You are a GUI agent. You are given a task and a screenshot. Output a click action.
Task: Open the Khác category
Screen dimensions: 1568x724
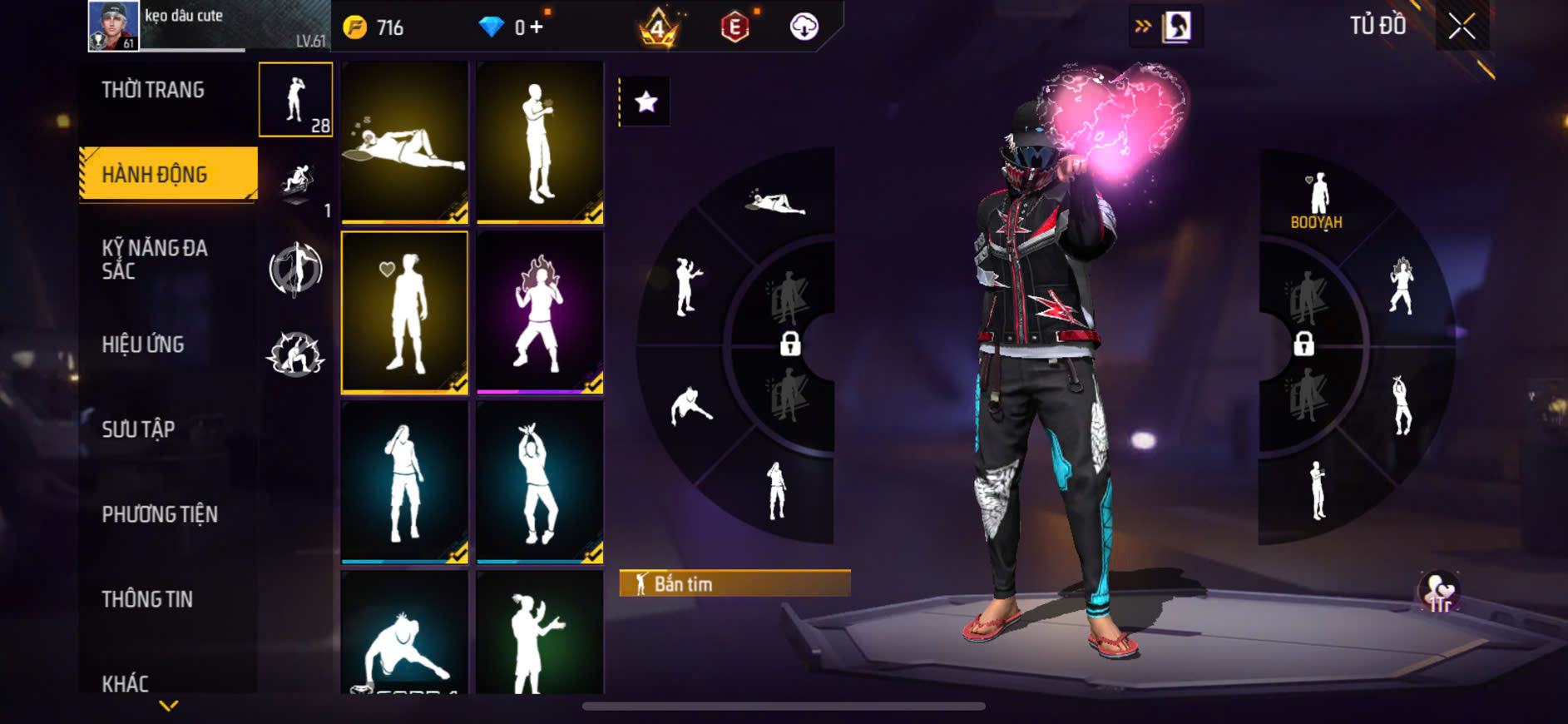[x=126, y=682]
